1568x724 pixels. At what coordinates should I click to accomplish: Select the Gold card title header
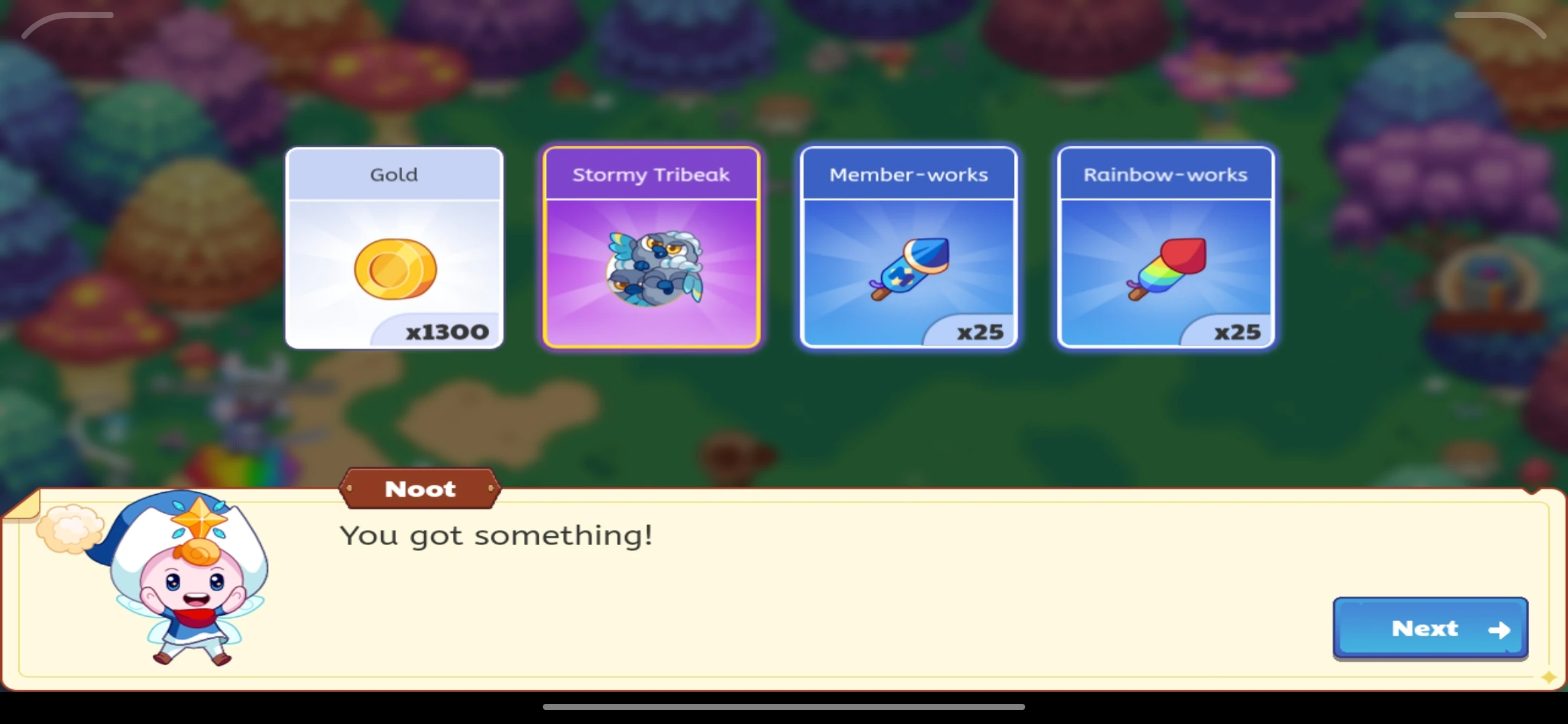pyautogui.click(x=394, y=174)
